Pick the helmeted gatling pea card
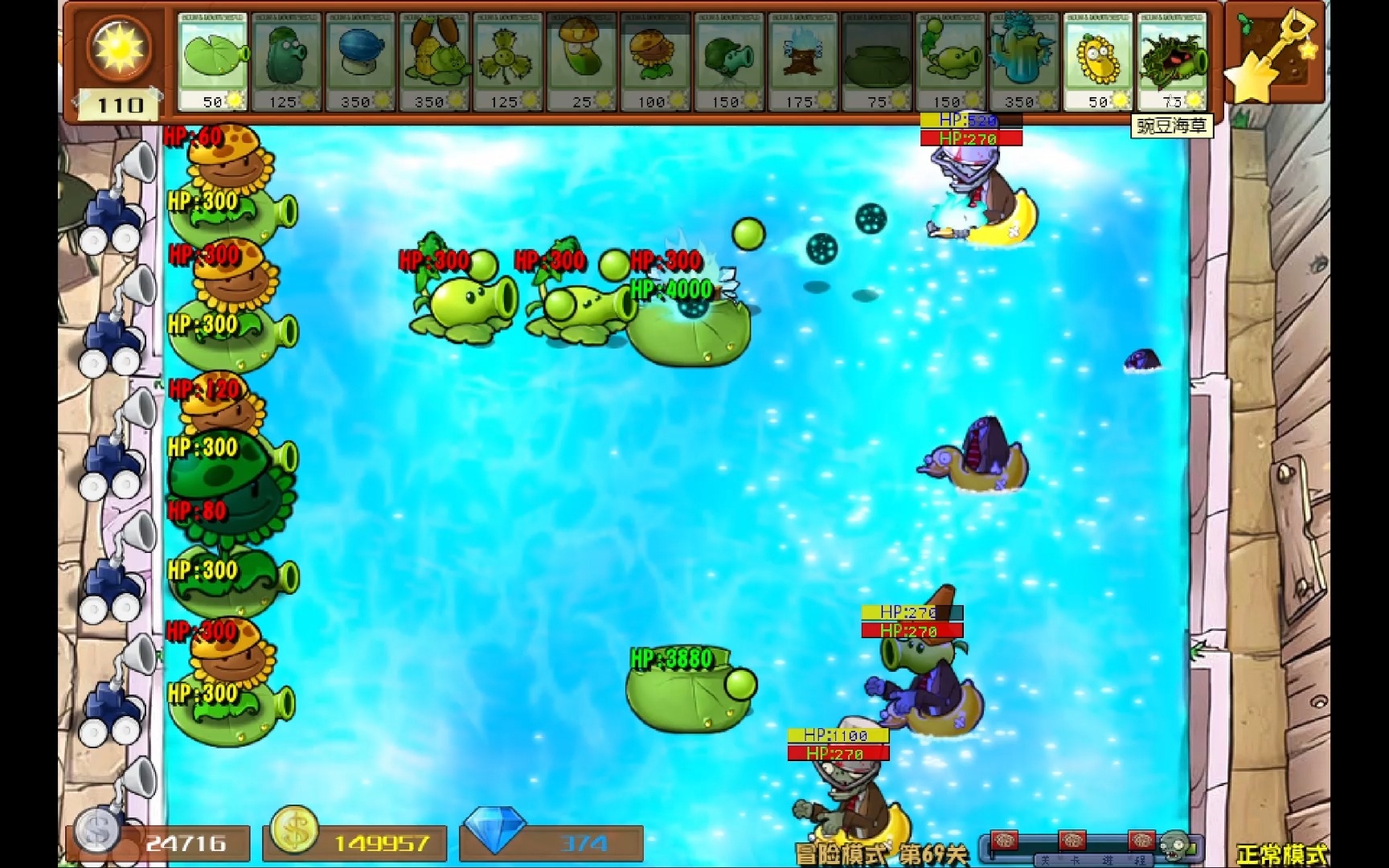The height and width of the screenshot is (868, 1389). click(729, 61)
